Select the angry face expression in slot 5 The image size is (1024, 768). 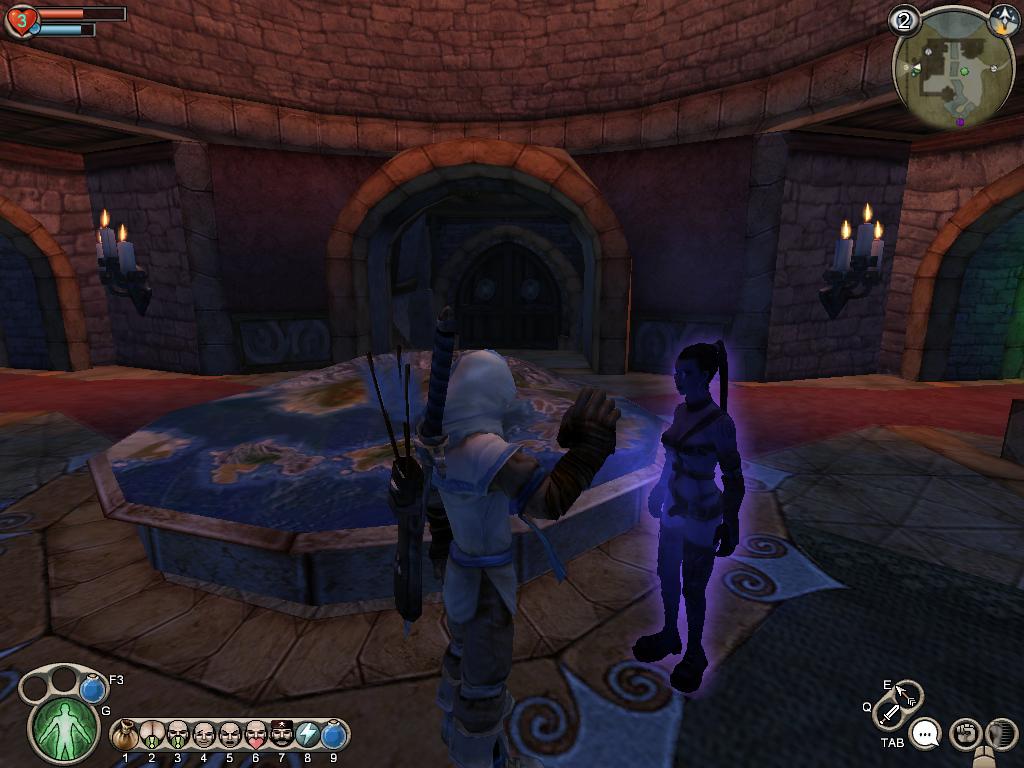point(230,736)
